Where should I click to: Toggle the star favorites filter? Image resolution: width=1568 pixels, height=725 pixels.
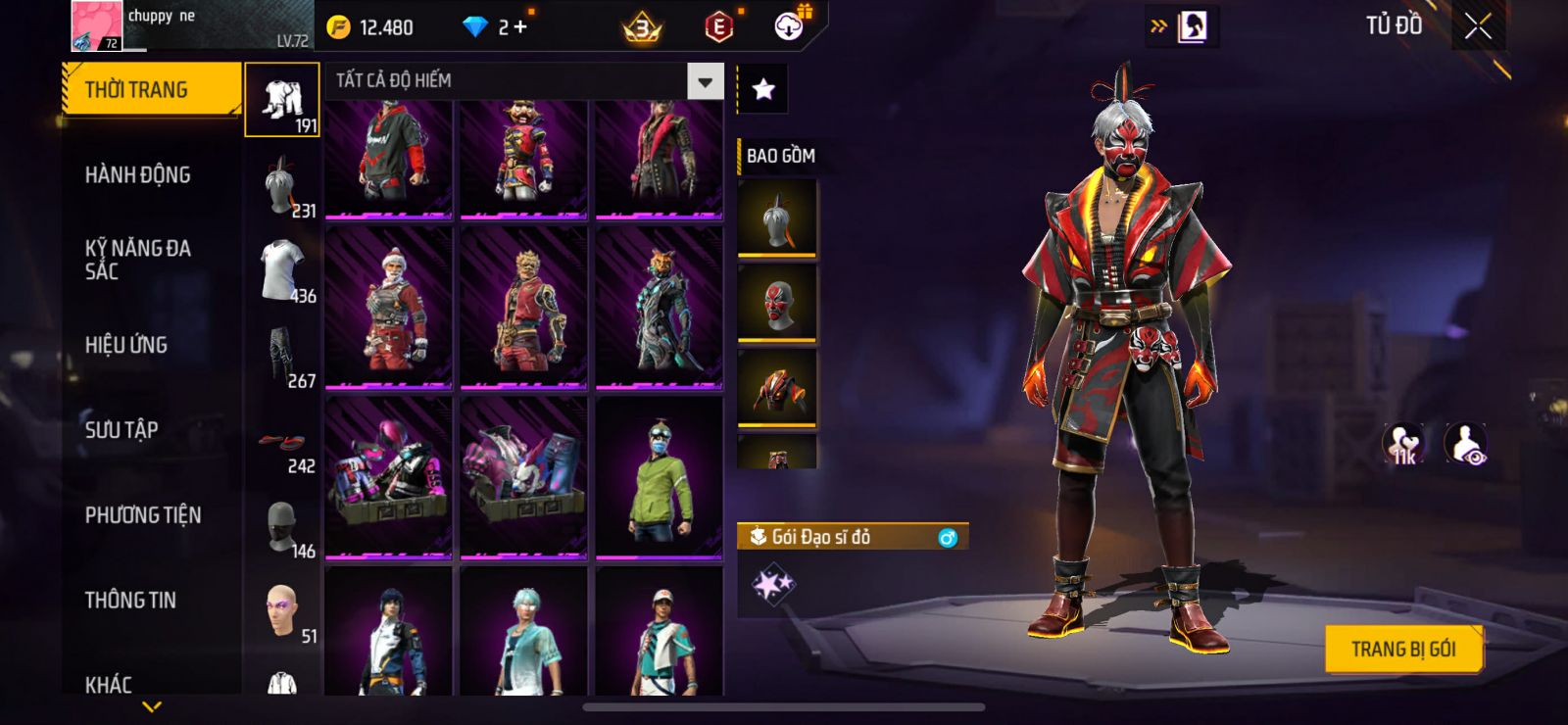coord(762,90)
